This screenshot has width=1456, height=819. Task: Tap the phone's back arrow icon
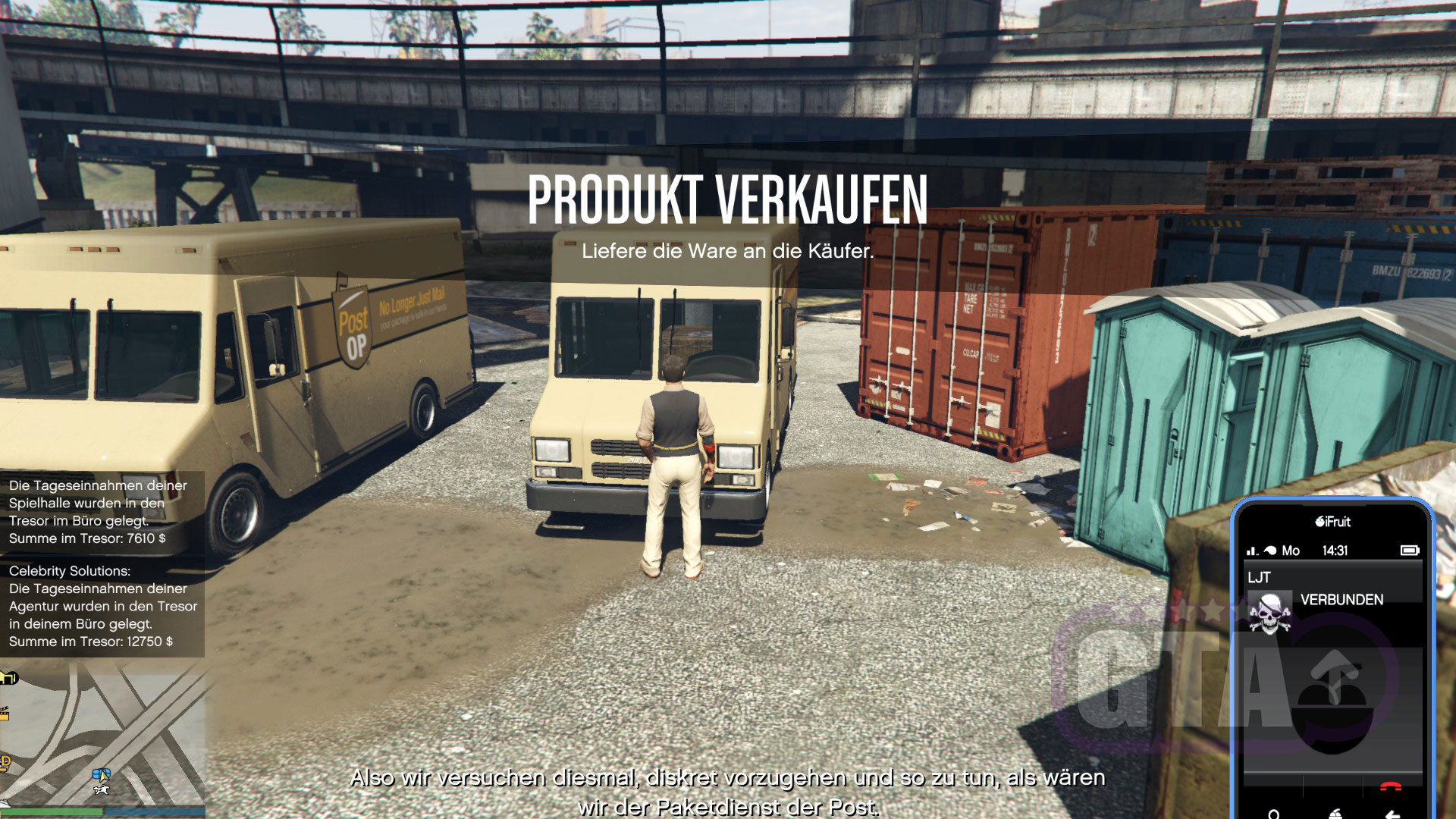click(1392, 814)
